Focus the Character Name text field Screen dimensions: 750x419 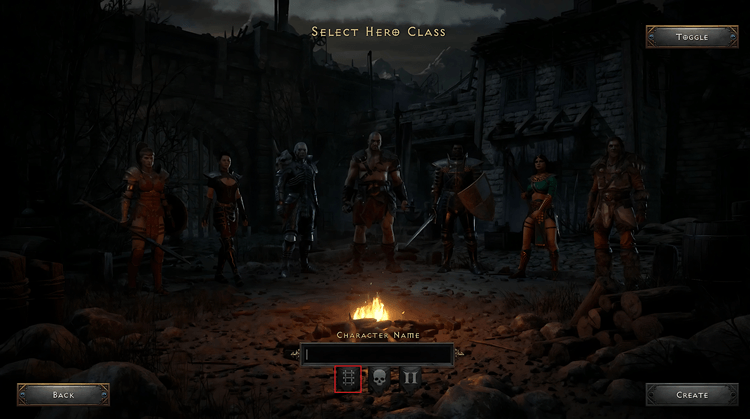click(x=379, y=354)
